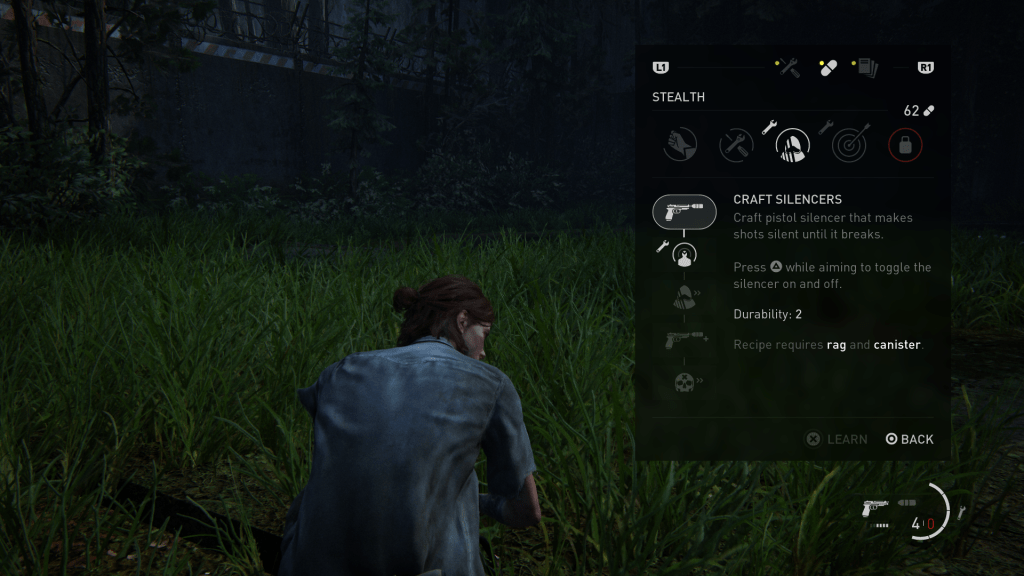
Task: Select the skull skill node
Action: pos(684,382)
